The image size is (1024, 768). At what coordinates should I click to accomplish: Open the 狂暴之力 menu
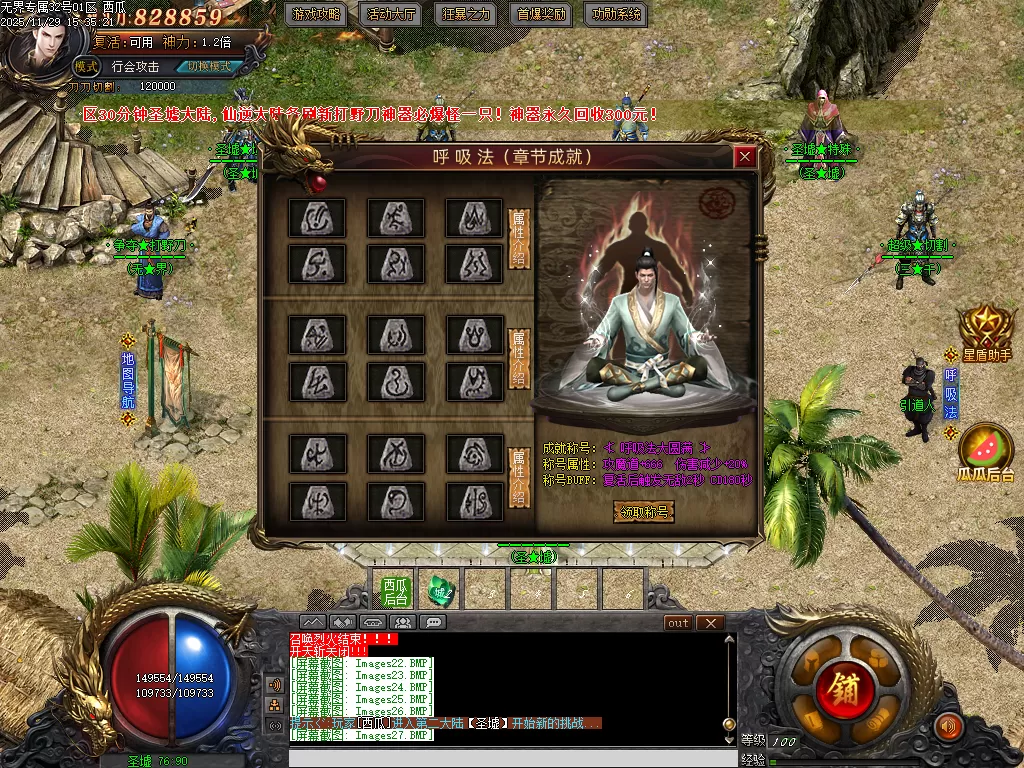tap(466, 15)
